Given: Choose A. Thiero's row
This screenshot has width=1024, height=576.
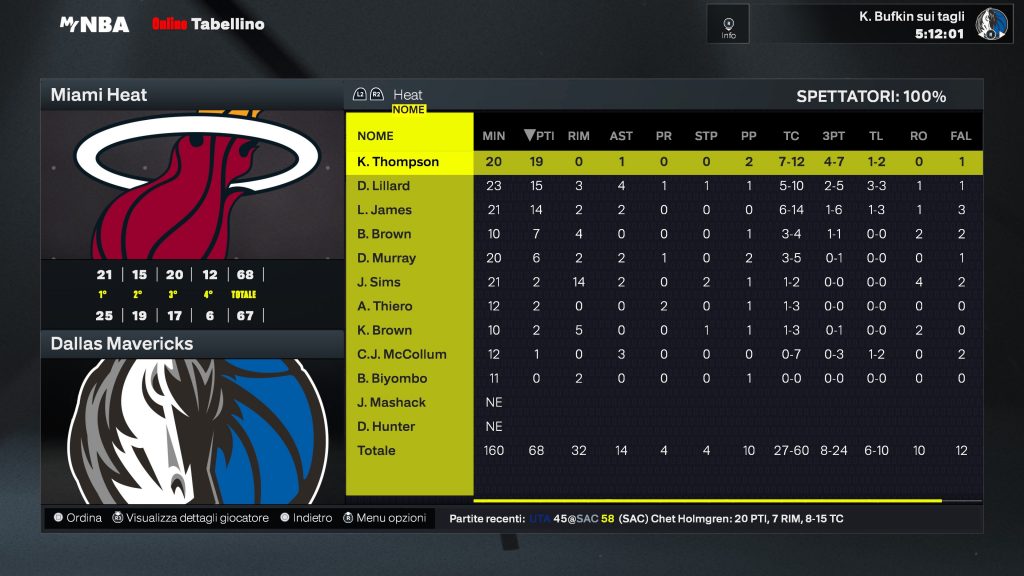Looking at the screenshot, I should click(x=385, y=306).
